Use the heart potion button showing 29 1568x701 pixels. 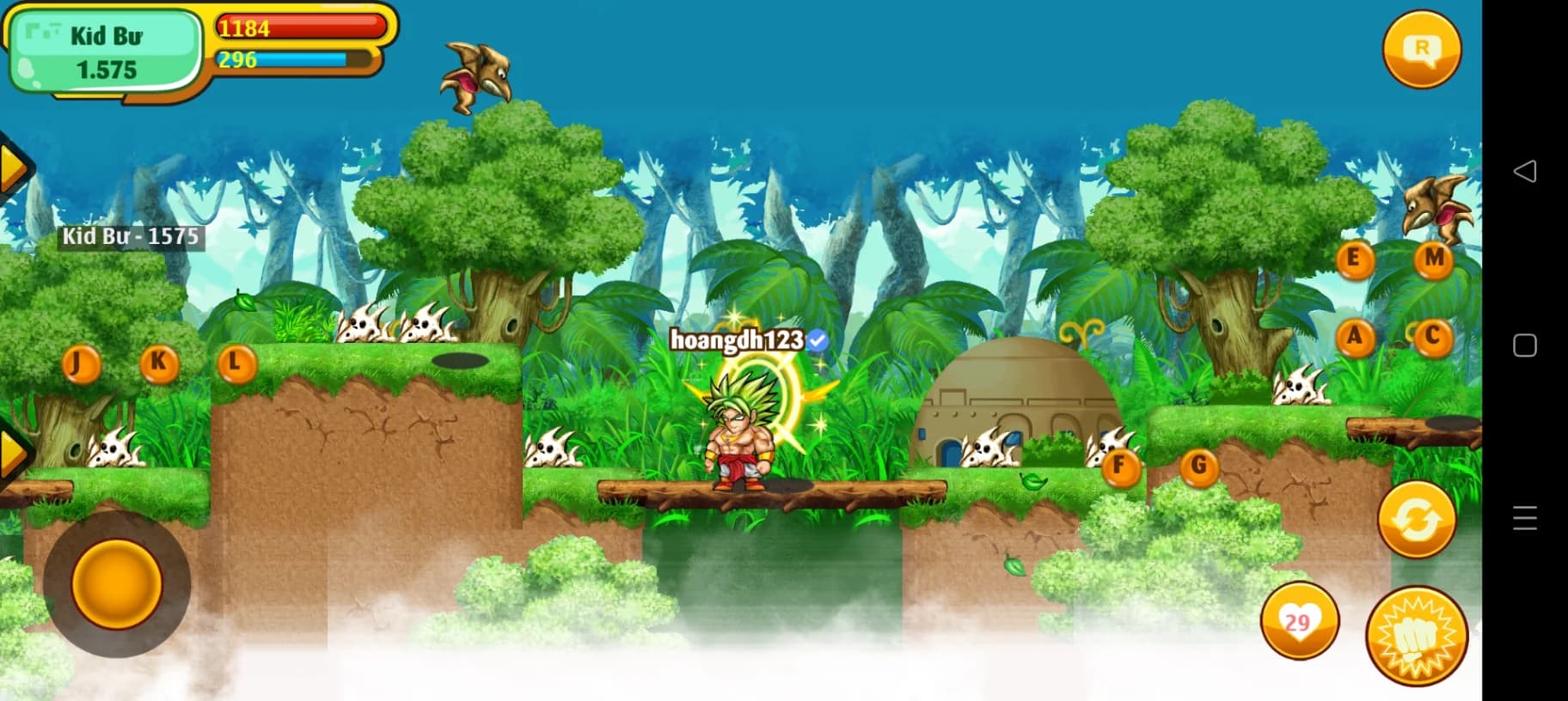[1299, 620]
